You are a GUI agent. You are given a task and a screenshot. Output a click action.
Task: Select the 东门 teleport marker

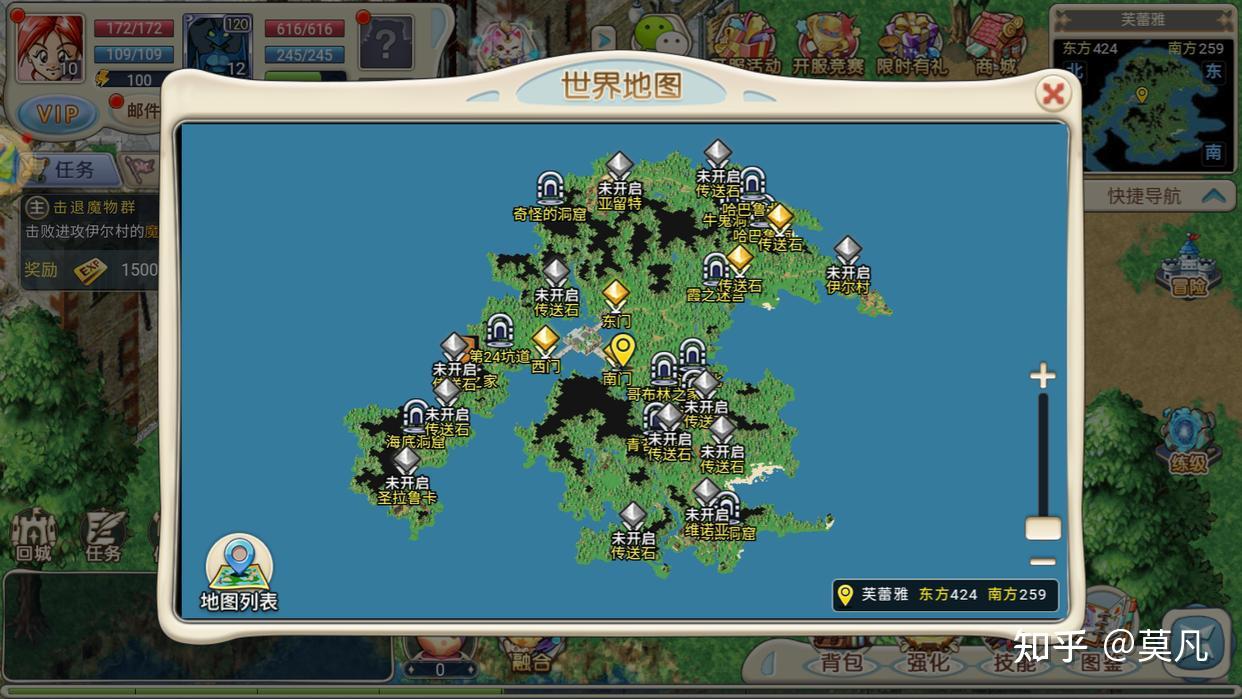click(616, 296)
